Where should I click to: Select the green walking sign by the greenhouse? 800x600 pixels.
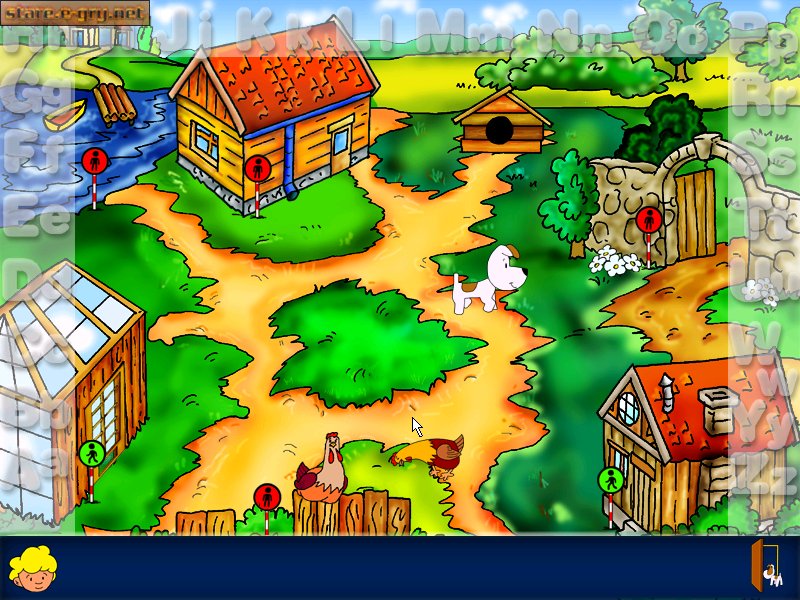click(91, 454)
